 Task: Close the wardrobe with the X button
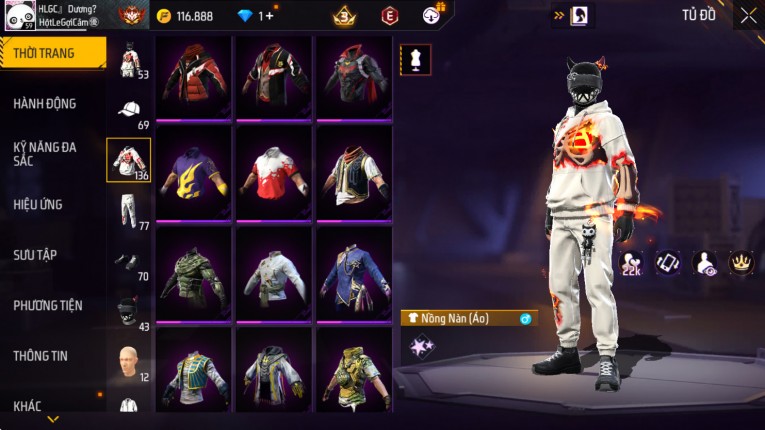click(x=748, y=15)
